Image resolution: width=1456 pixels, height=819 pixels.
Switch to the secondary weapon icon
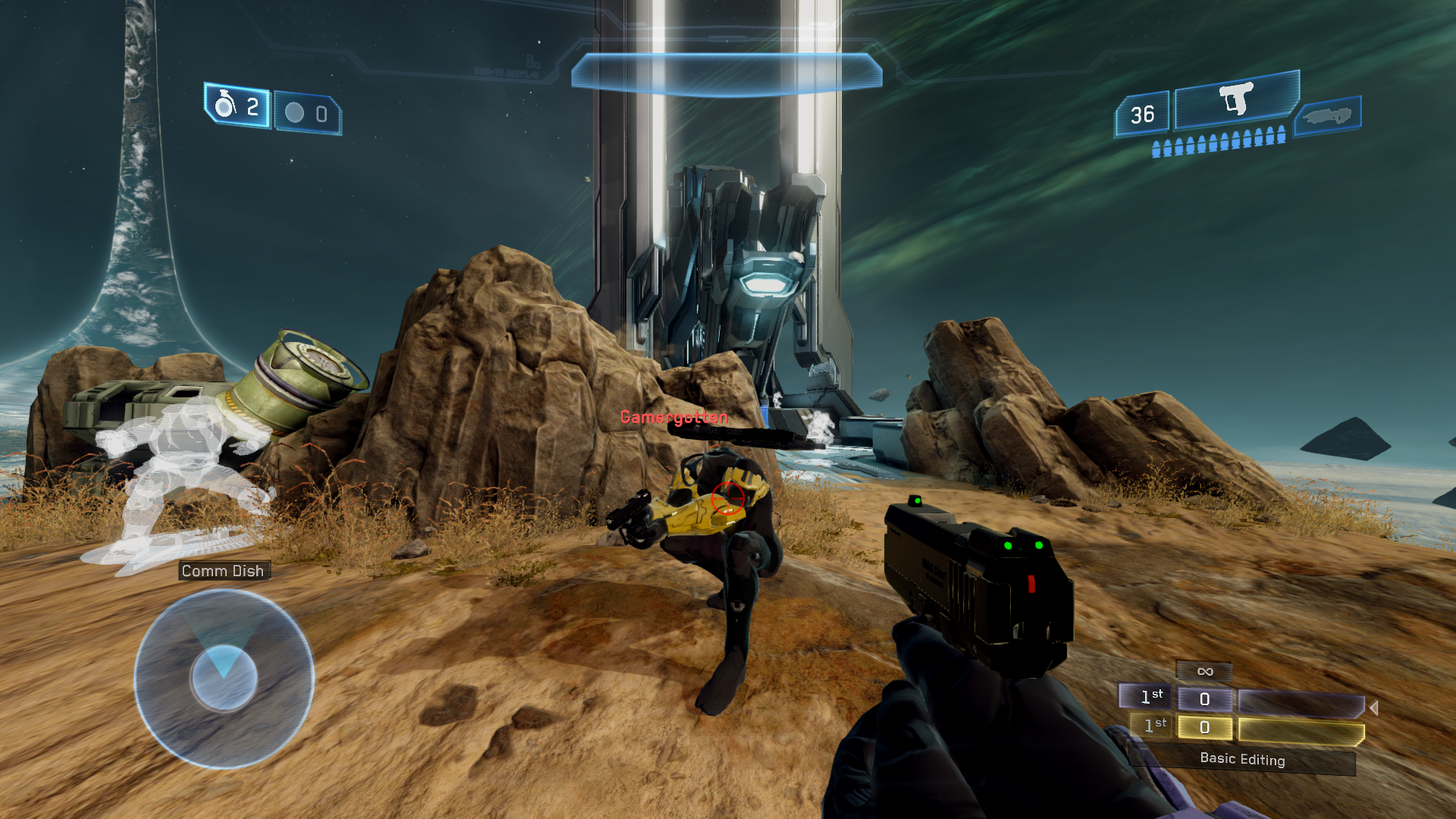click(x=1327, y=116)
